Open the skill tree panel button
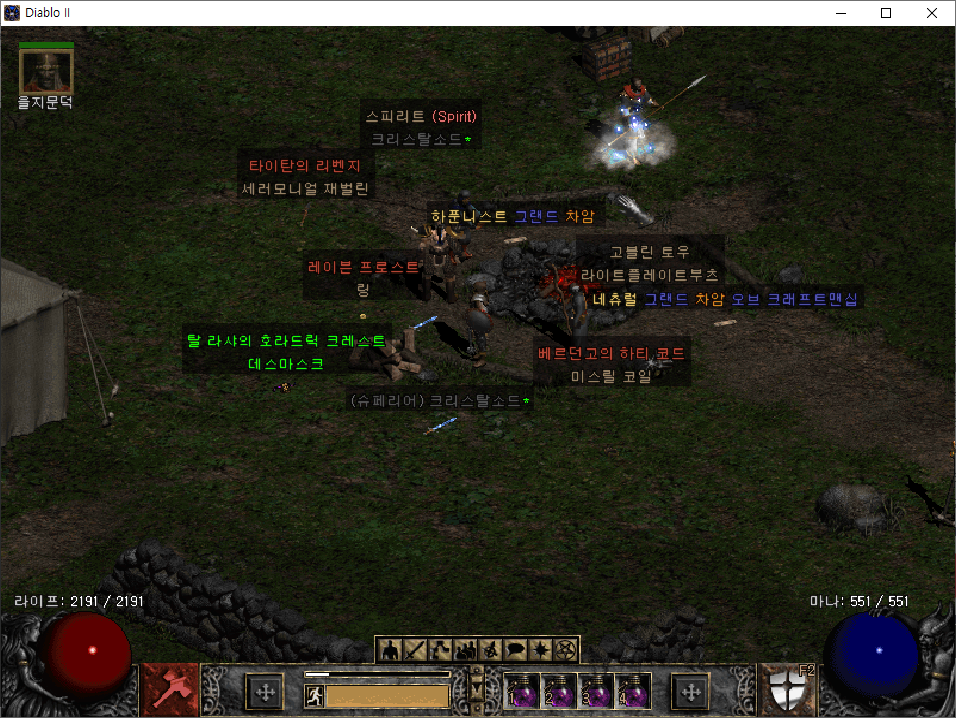This screenshot has height=718, width=956. tap(440, 650)
